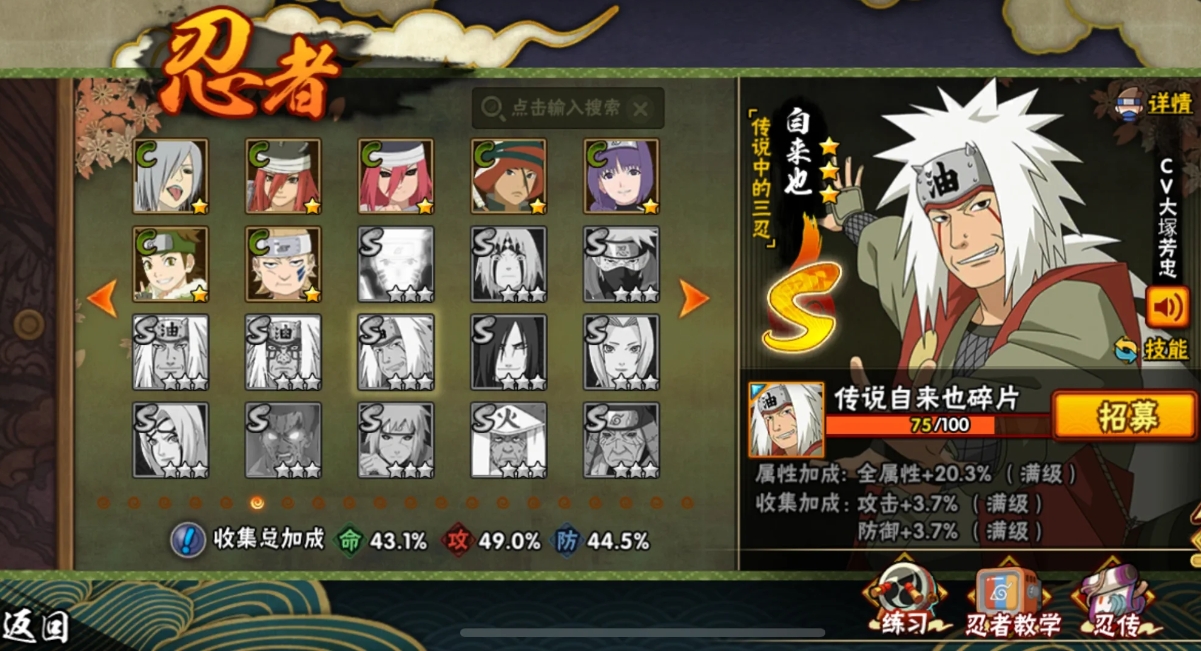Open the 练习 practice mode
Viewport: 1201px width, 651px height.
pyautogui.click(x=904, y=602)
